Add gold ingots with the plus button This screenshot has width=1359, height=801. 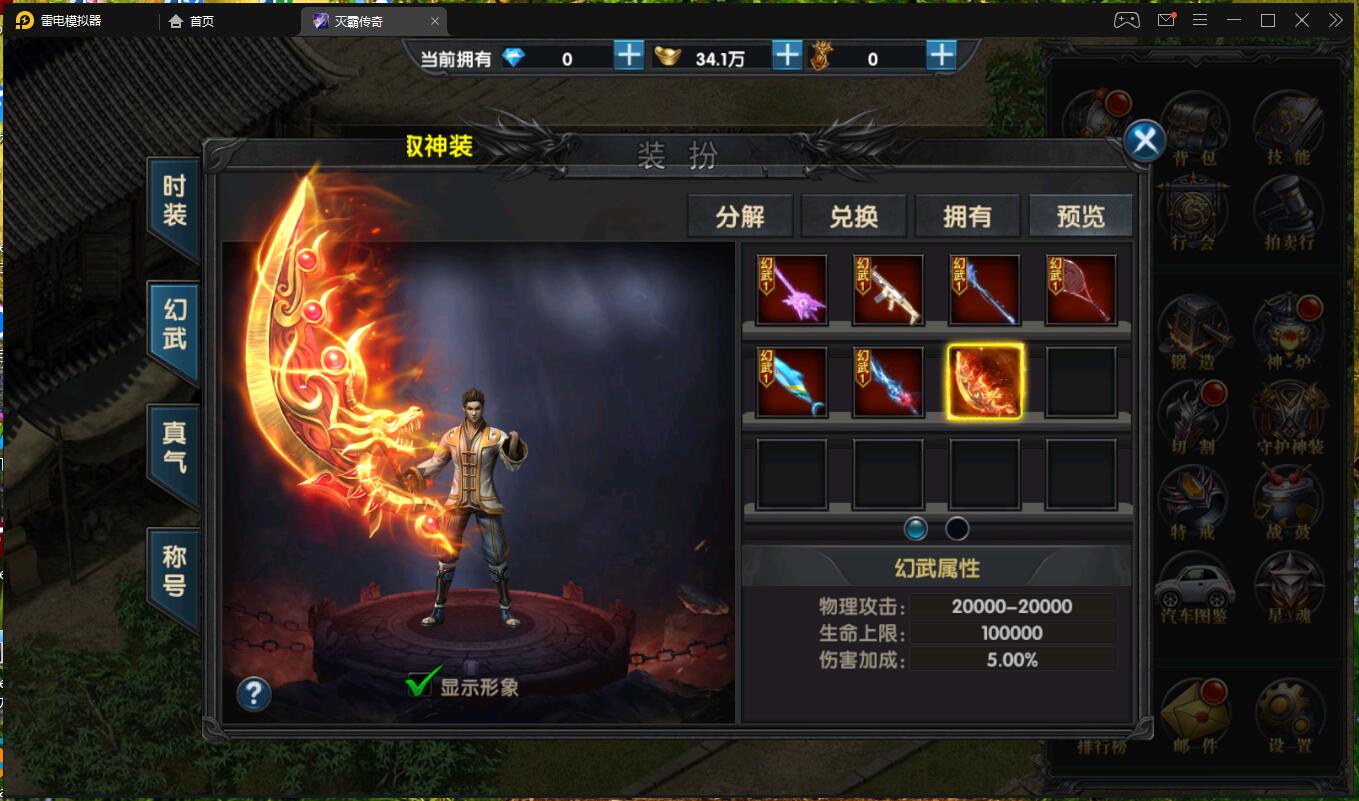pos(787,56)
